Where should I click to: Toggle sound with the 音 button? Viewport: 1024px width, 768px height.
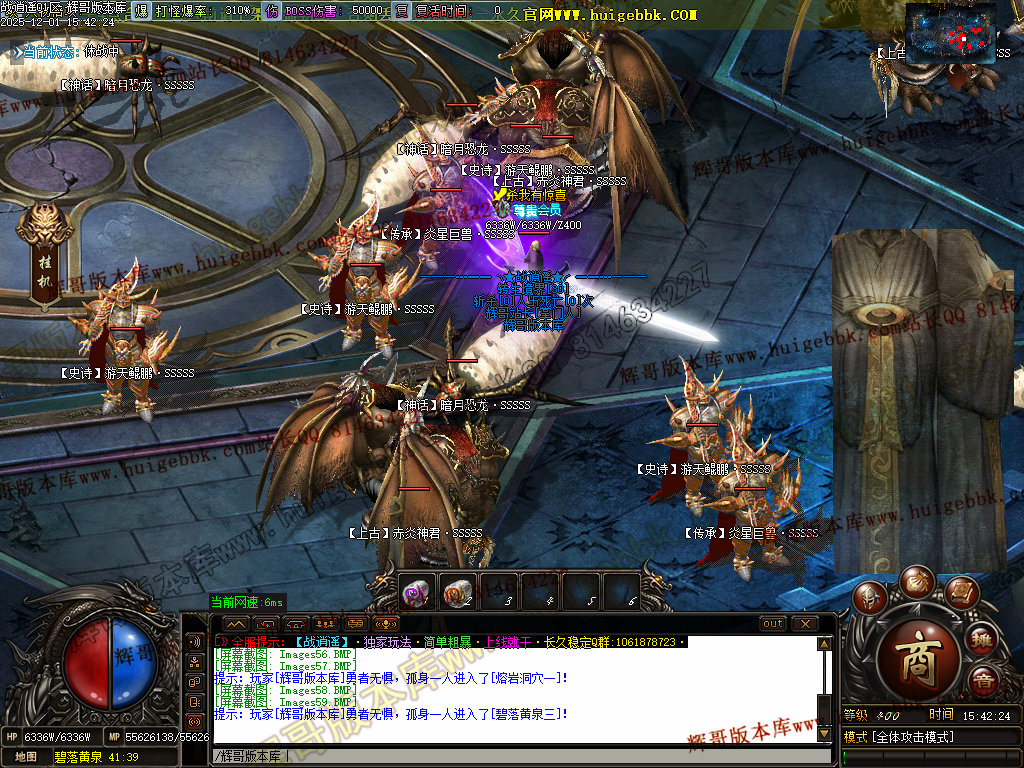click(x=983, y=680)
